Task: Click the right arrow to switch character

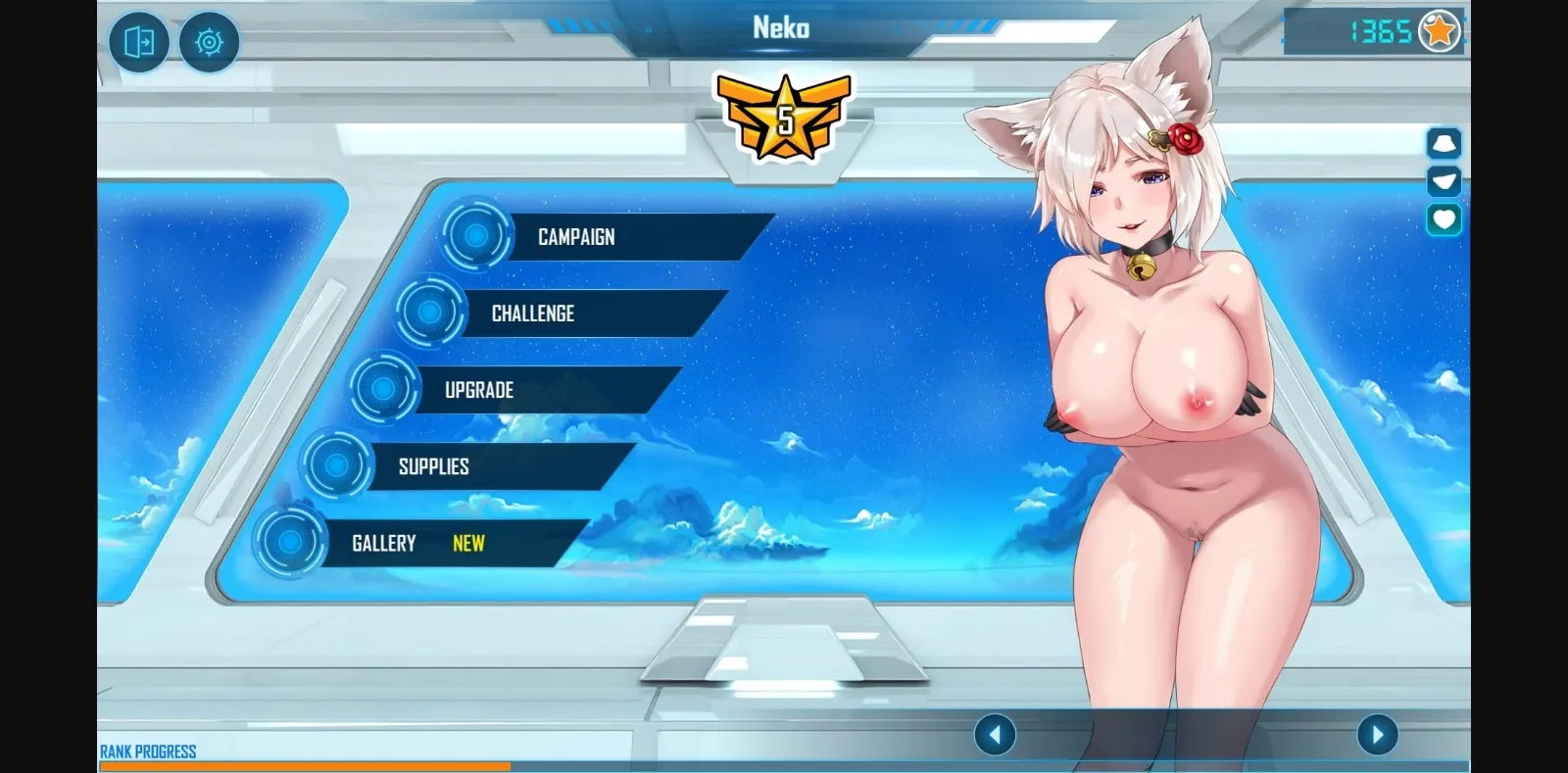Action: [1376, 733]
